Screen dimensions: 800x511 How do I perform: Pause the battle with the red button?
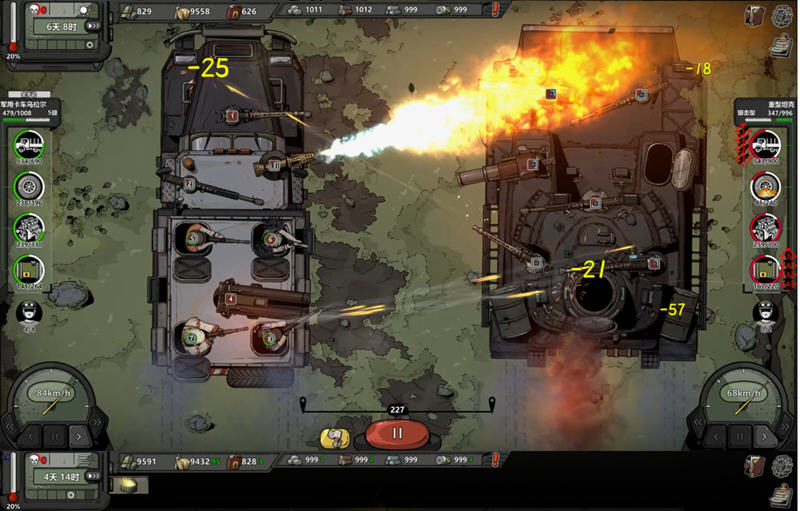click(396, 434)
